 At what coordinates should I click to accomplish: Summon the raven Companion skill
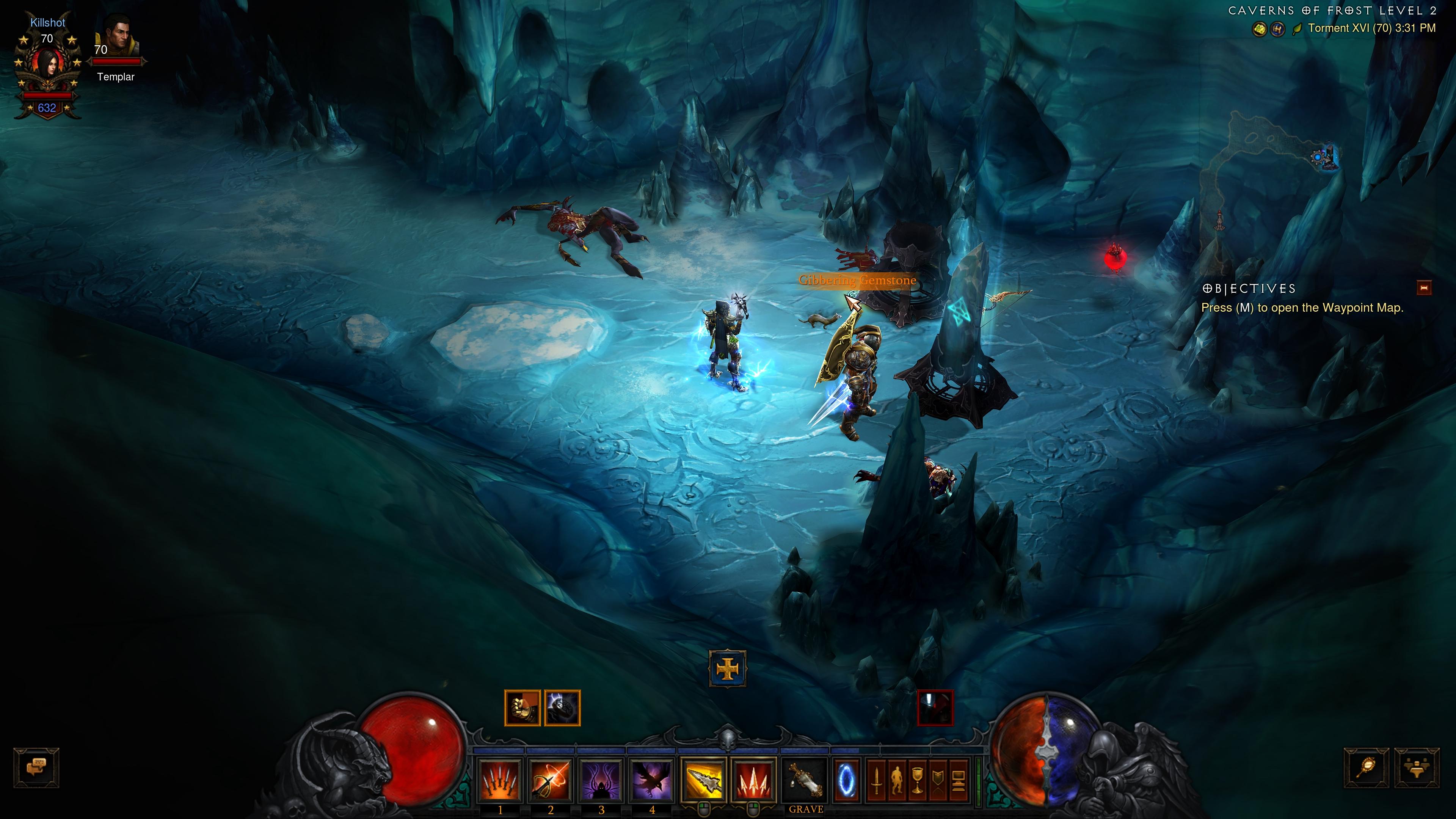pyautogui.click(x=651, y=781)
